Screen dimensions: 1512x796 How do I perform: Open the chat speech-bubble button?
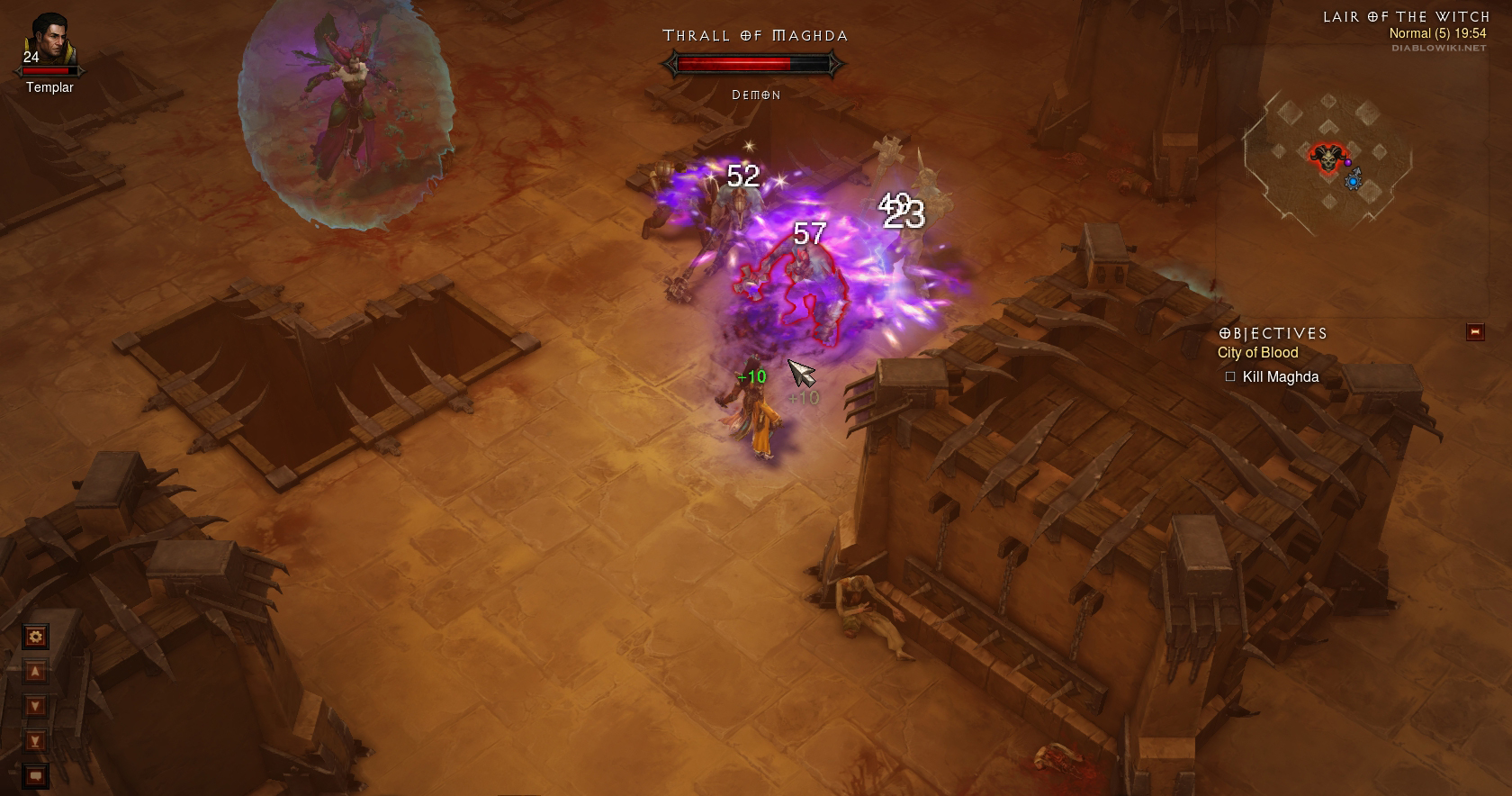pyautogui.click(x=35, y=774)
